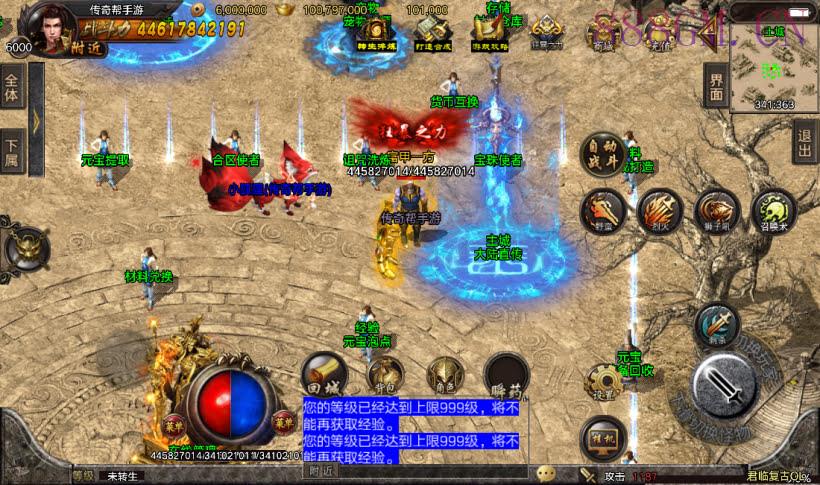Open the 打造合成 crafting icon

431,34
